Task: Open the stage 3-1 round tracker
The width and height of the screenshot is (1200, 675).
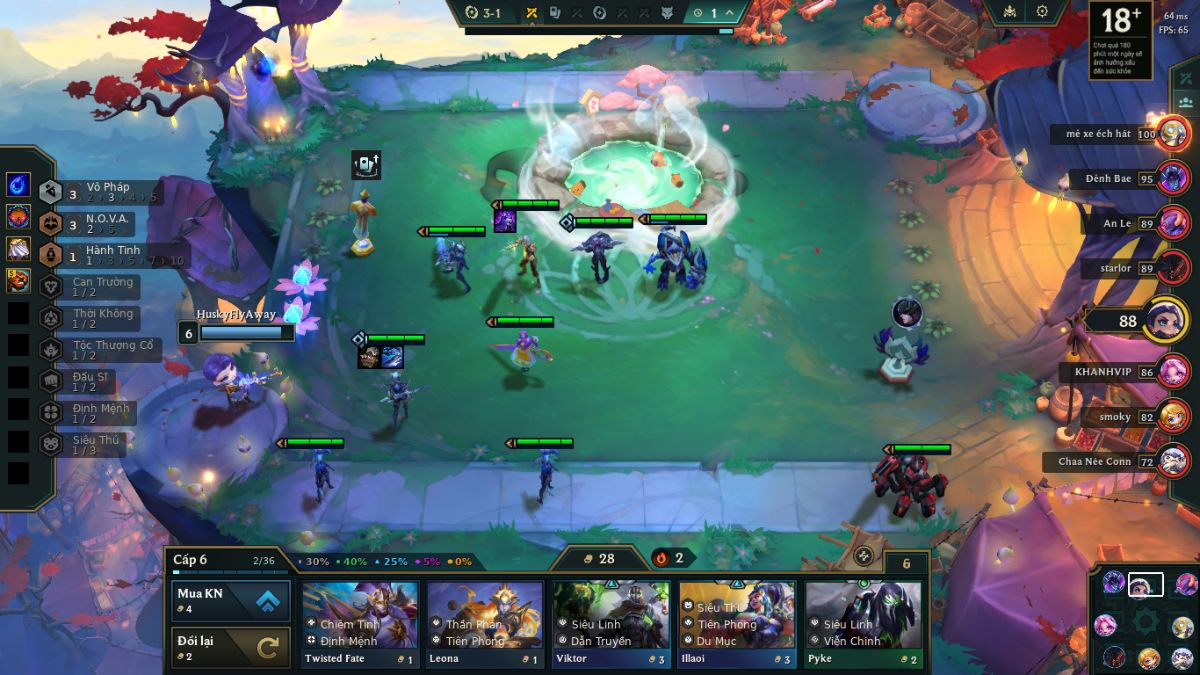Action: [x=484, y=13]
